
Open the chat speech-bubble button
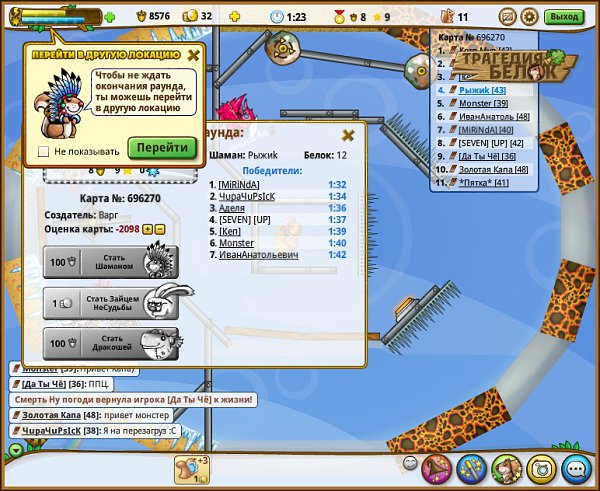pos(575,468)
